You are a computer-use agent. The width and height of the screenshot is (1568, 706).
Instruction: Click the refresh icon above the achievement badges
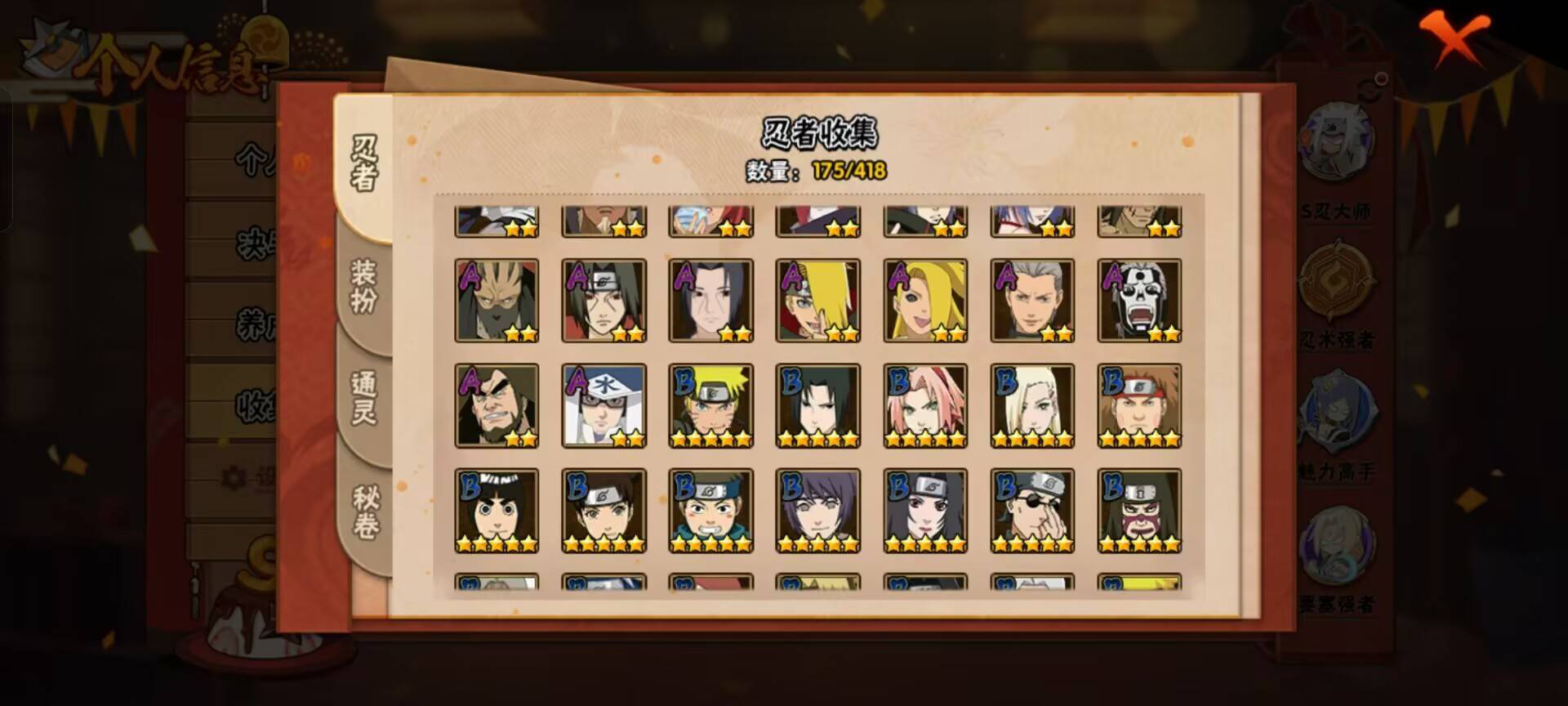[1379, 79]
